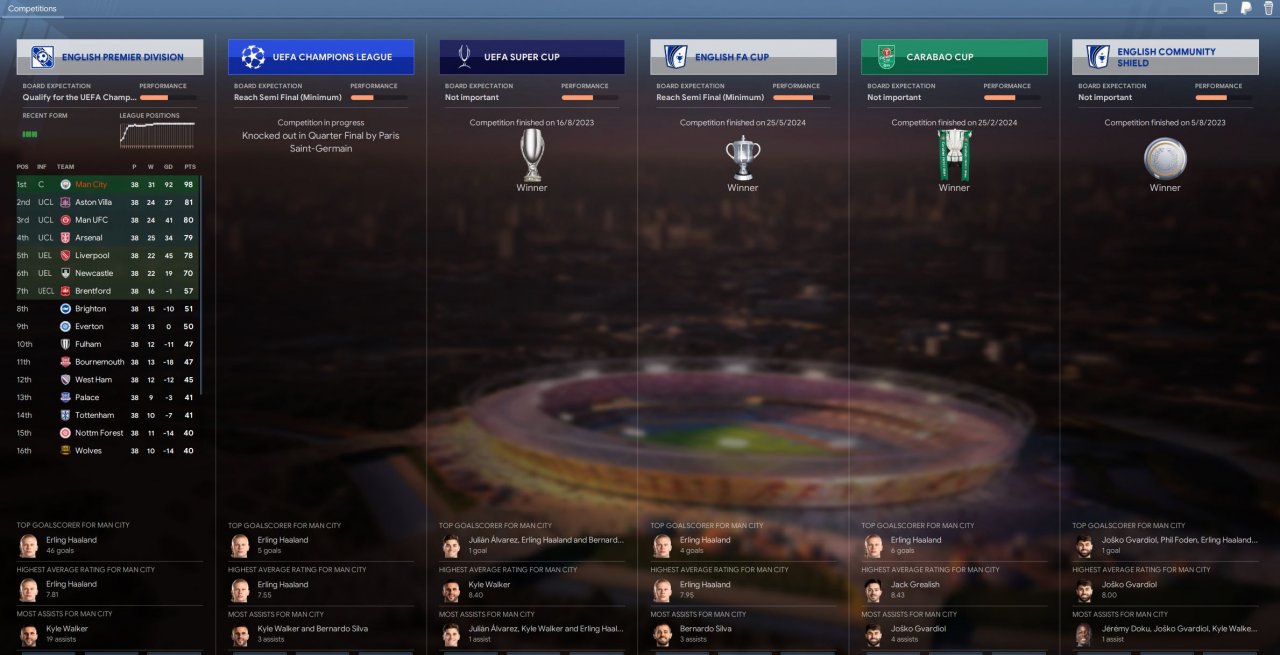
Task: Click the trash bin icon in the top bar
Action: click(x=1269, y=9)
